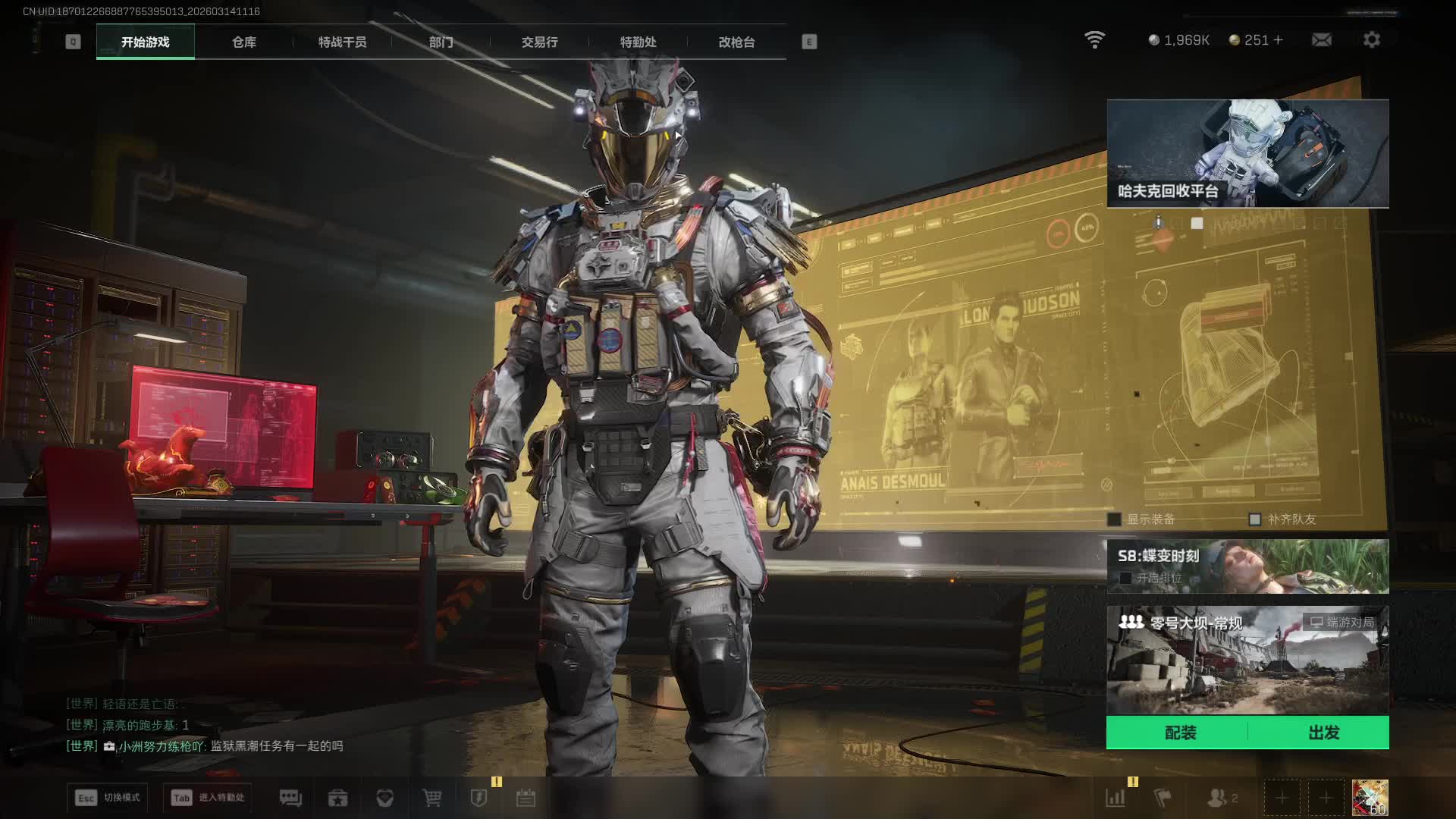
Task: Open the 特战干员 tab
Action: 342,42
